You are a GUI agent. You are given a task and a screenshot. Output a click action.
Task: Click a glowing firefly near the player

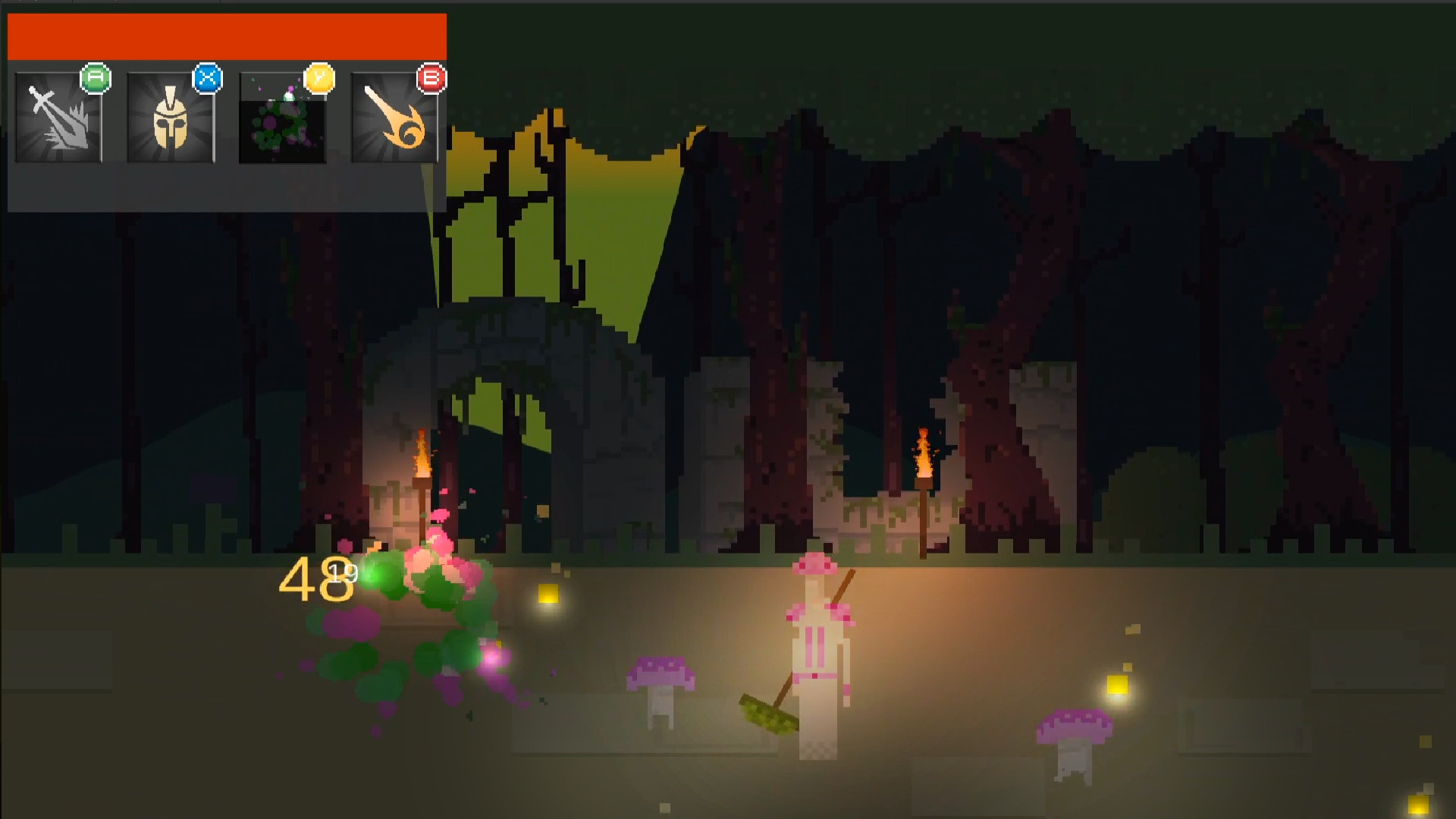tap(548, 591)
